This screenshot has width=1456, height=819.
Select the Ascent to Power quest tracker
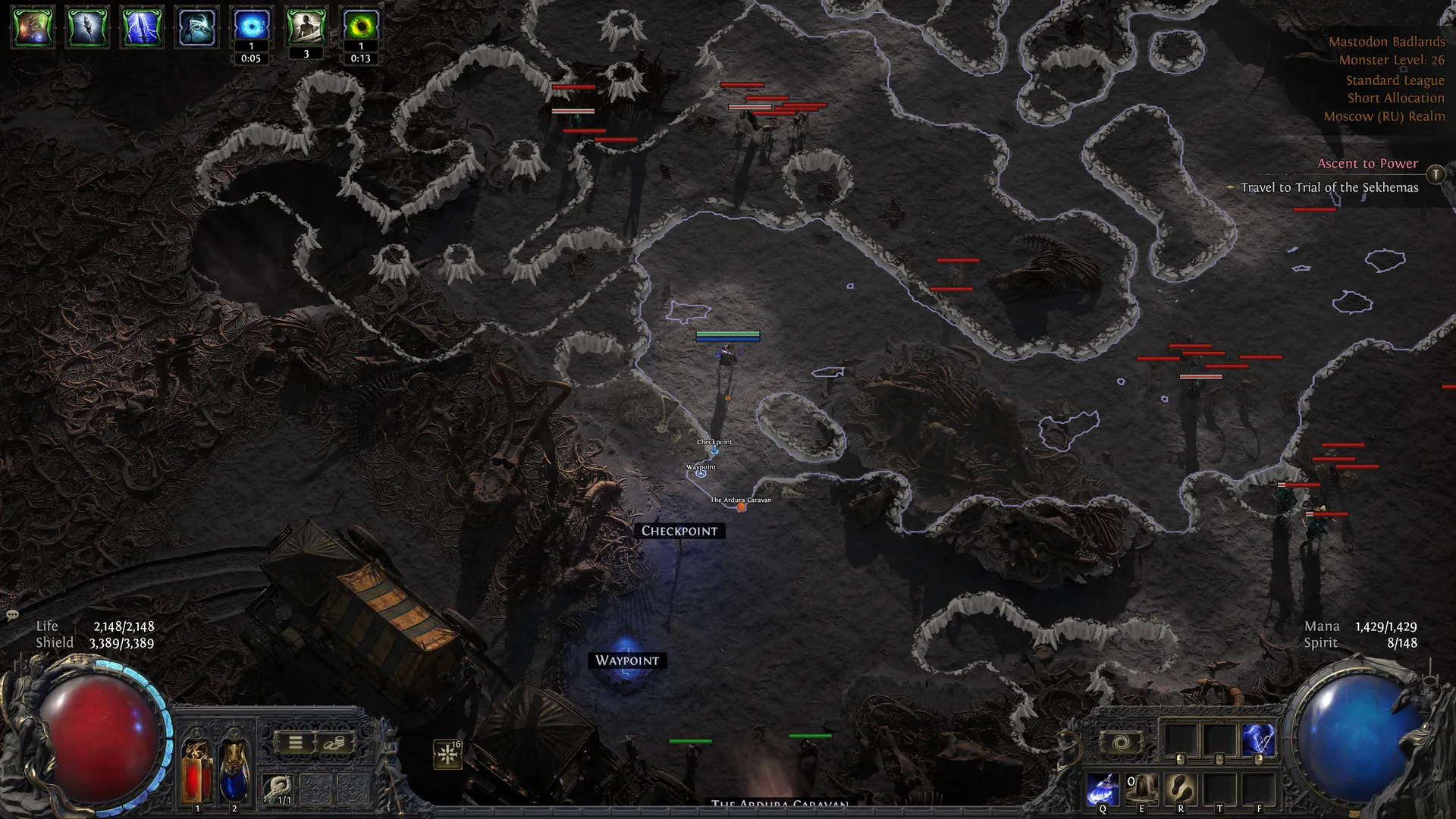[1367, 164]
